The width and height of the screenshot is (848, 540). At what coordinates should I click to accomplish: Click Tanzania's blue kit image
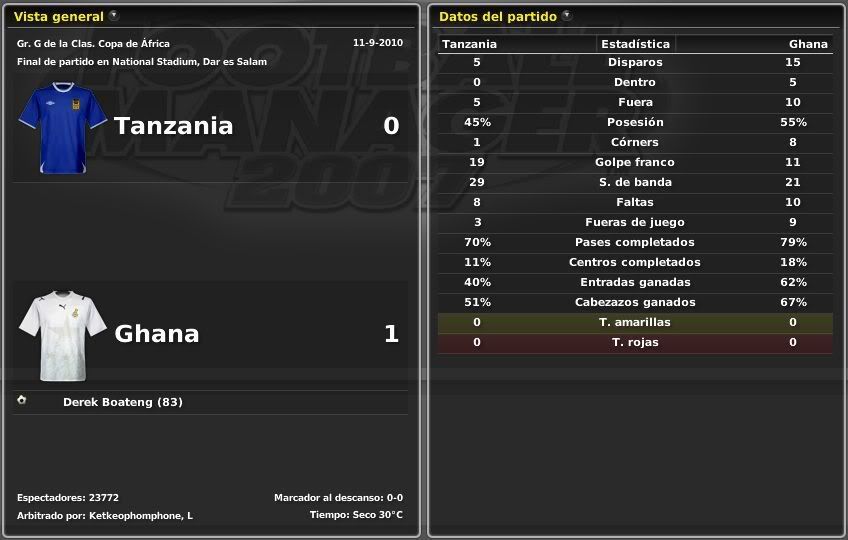(63, 128)
